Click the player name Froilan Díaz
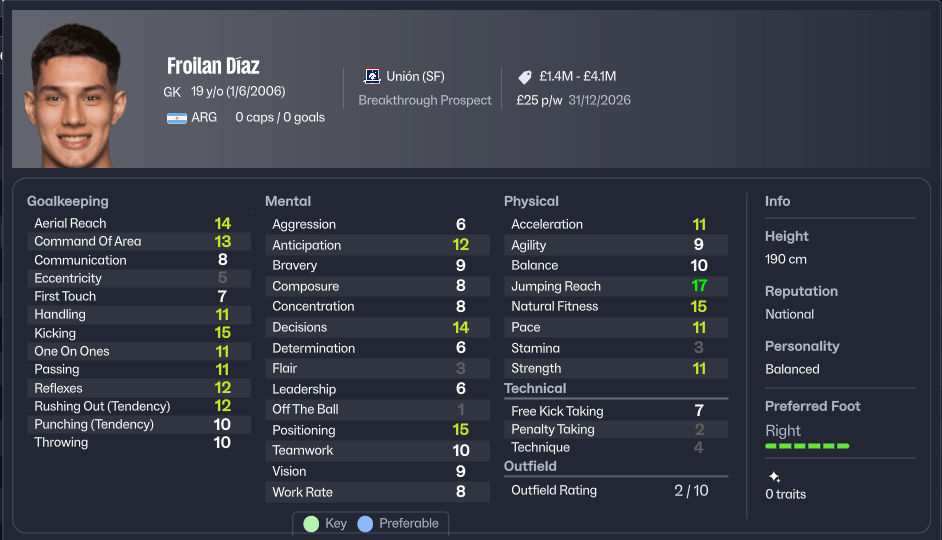Viewport: 942px width, 540px height. point(213,66)
